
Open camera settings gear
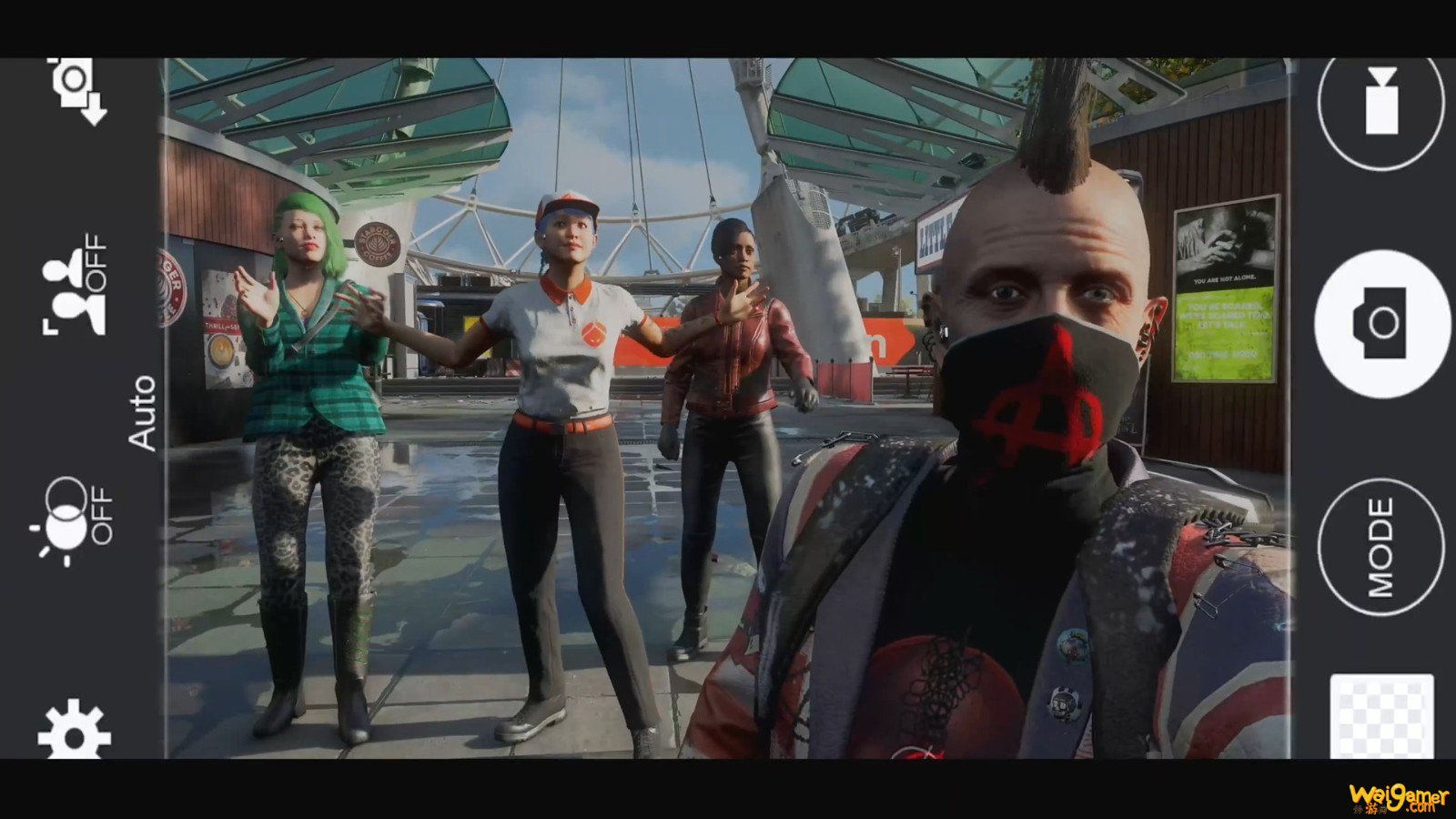74,730
